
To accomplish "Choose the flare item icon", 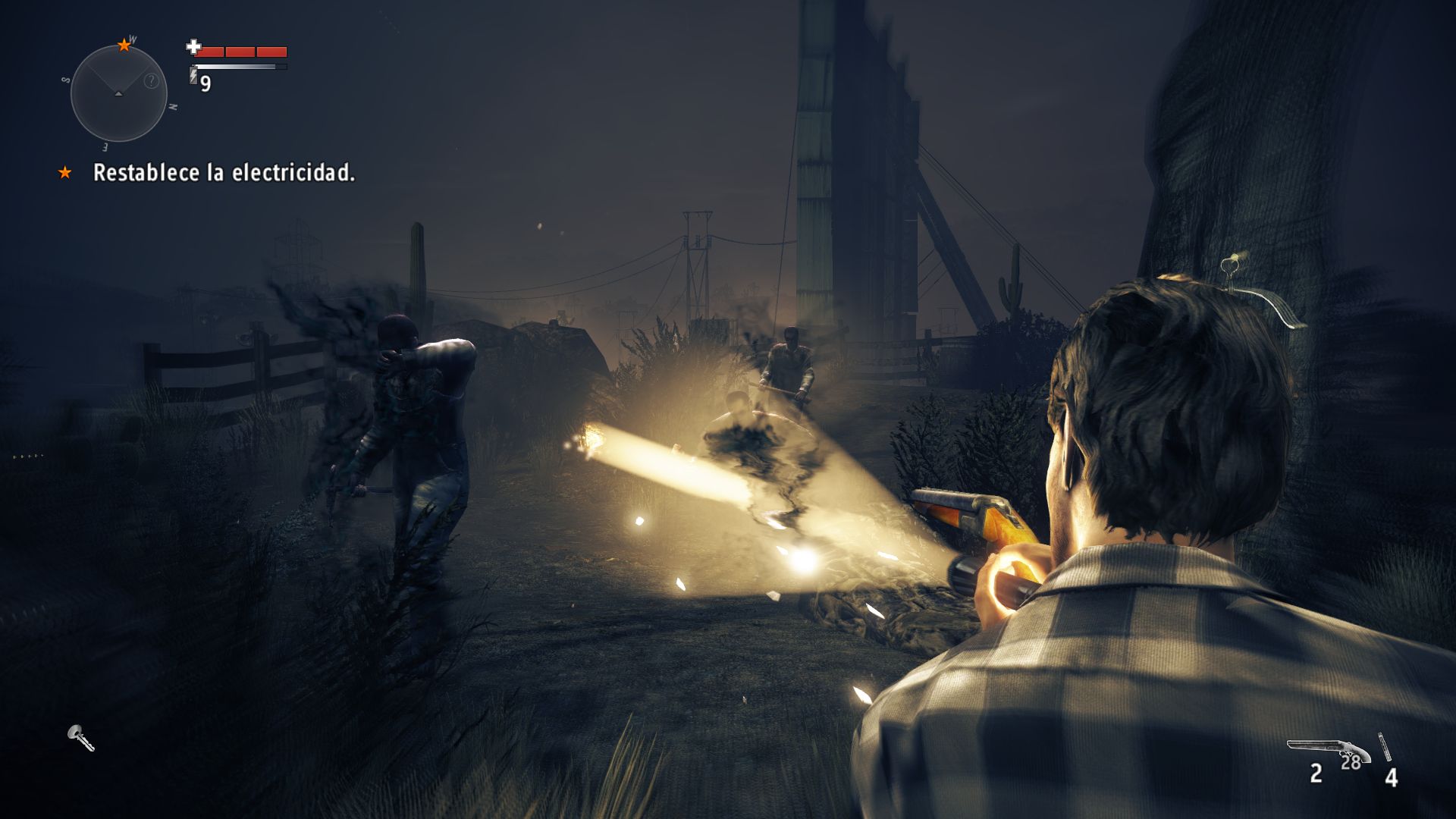I will (x=1385, y=747).
